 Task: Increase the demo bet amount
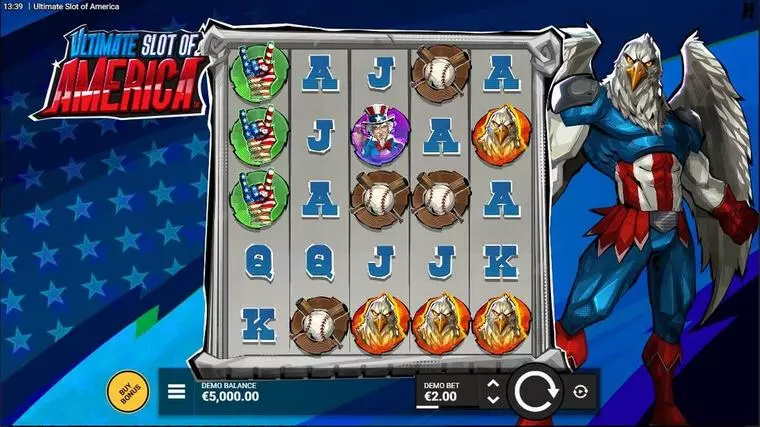pos(492,382)
